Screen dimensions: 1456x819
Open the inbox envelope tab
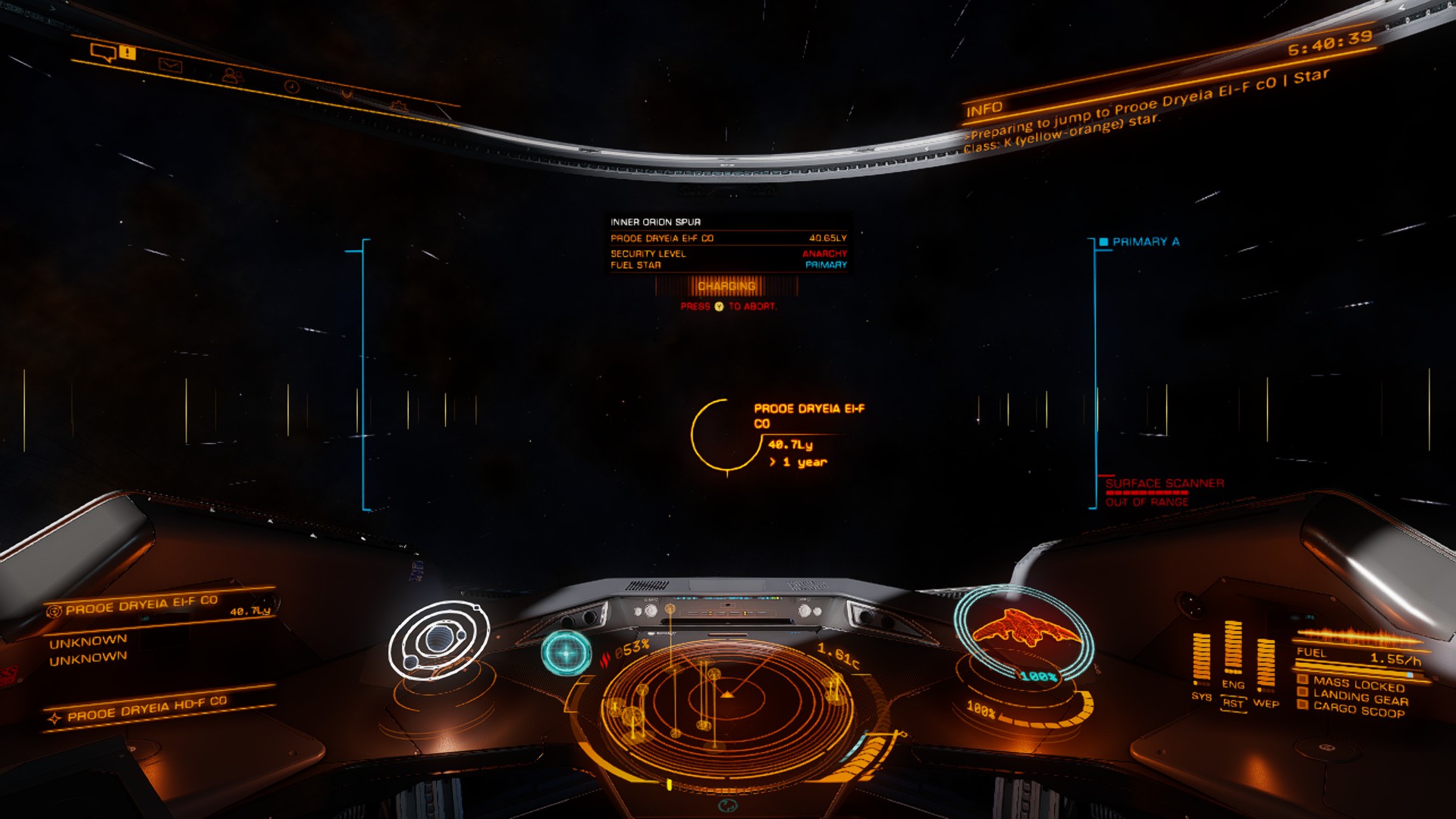pos(171,65)
